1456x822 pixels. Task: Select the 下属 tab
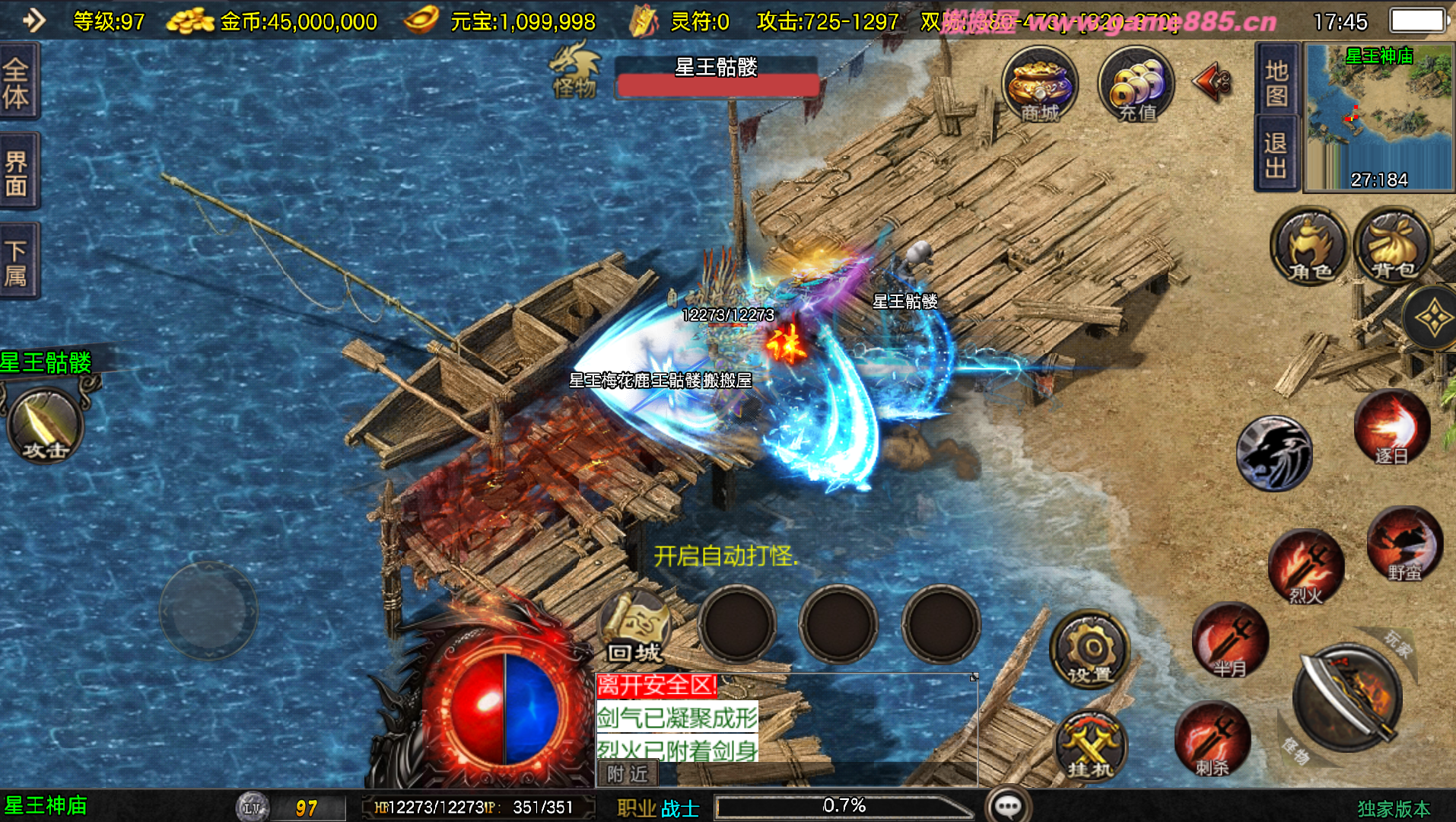pos(17,262)
